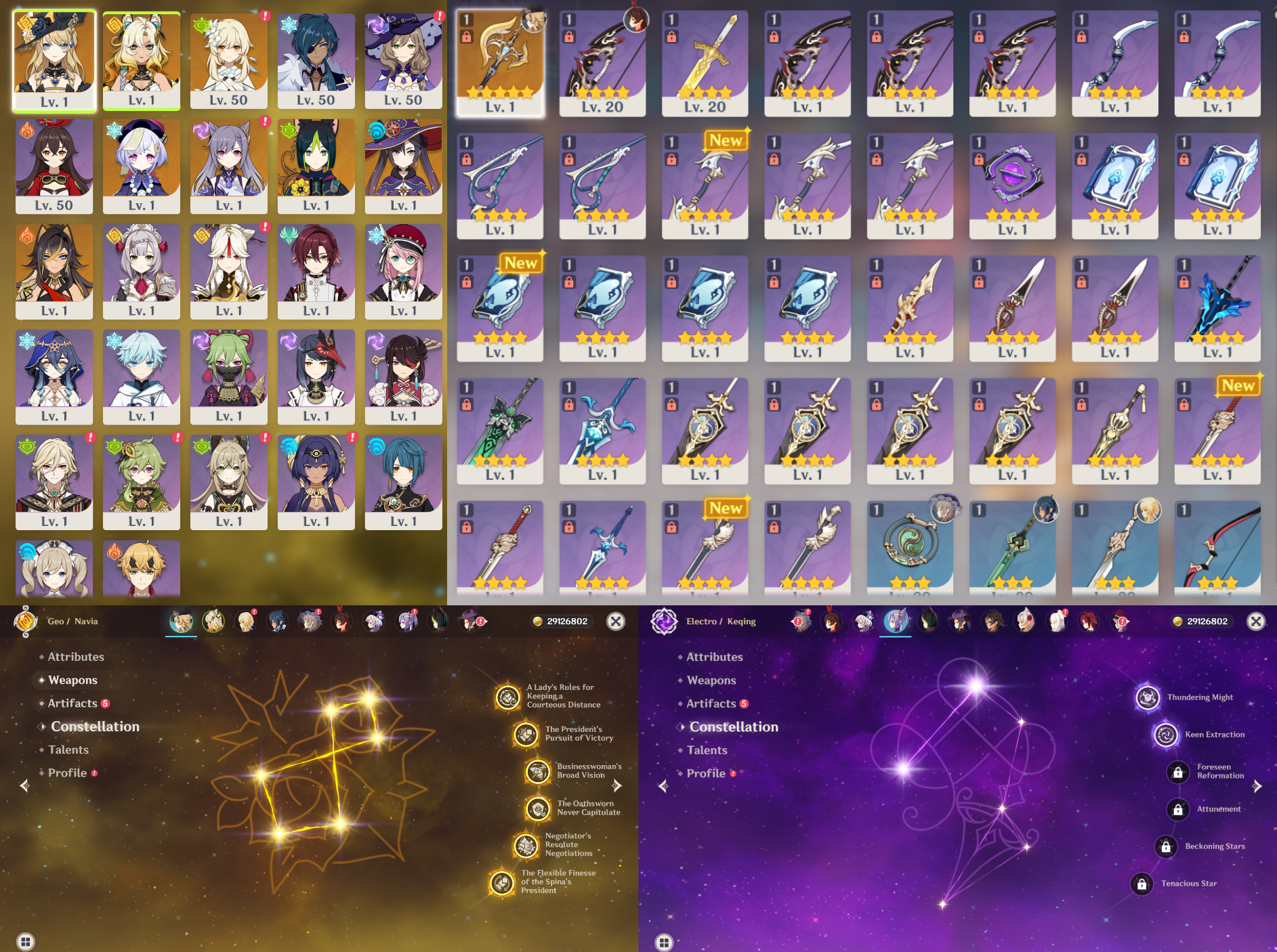Screen dimensions: 1277x952
Task: Open the Talents section on Keqing's page
Action: [707, 750]
